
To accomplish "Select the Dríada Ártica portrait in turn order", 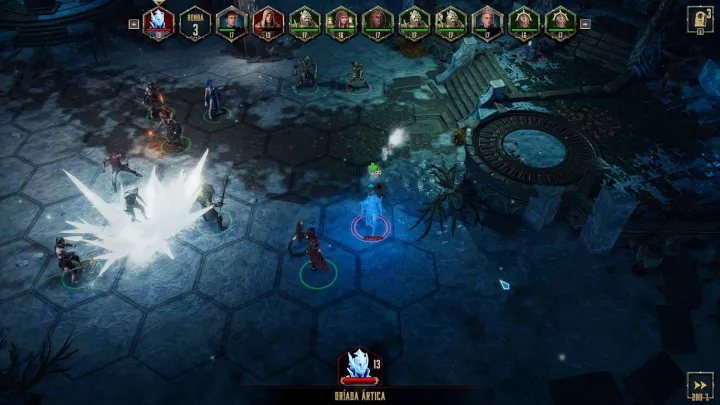I will [x=159, y=22].
